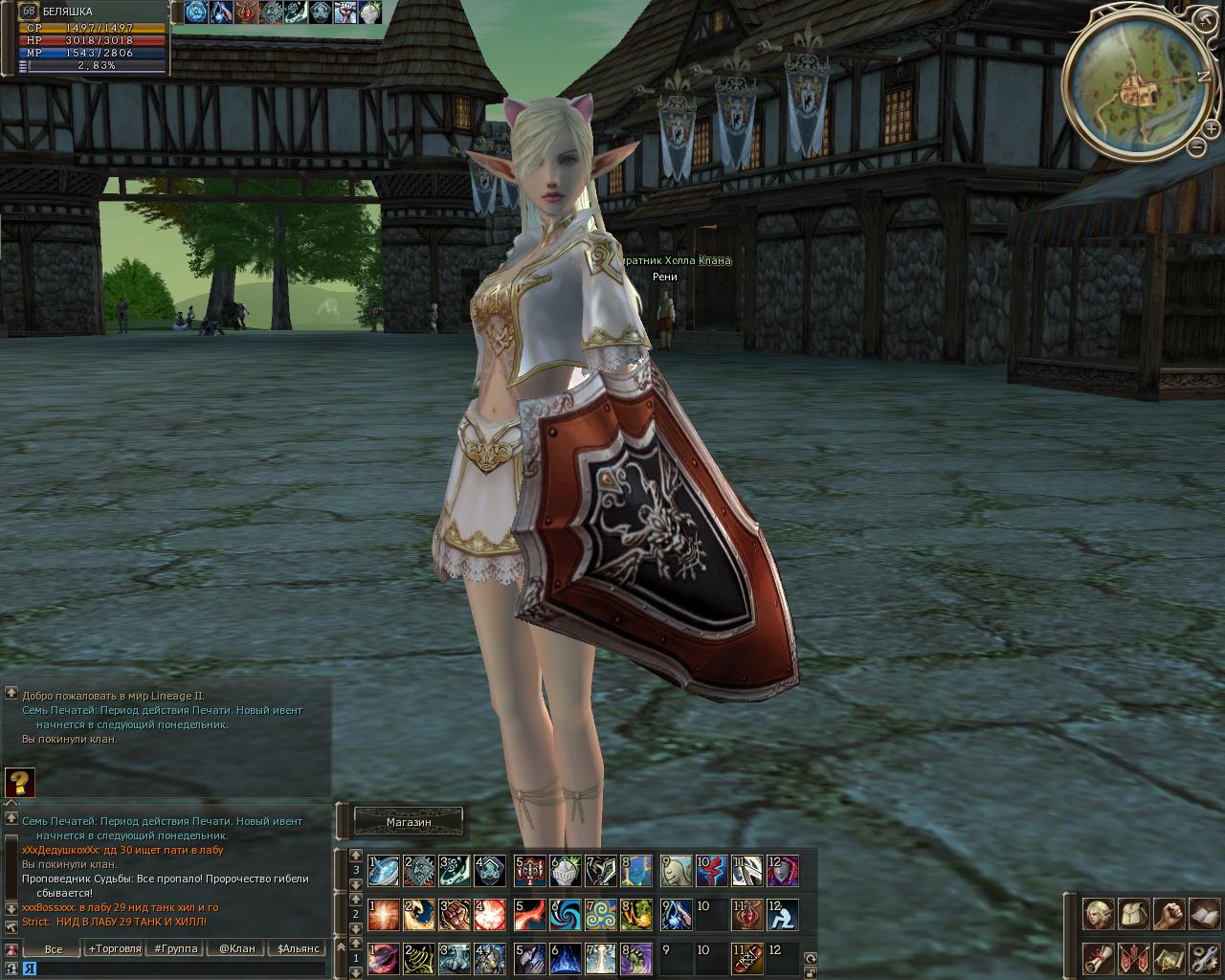Switch to the +Торговля chat tab
The width and height of the screenshot is (1225, 980).
(114, 948)
